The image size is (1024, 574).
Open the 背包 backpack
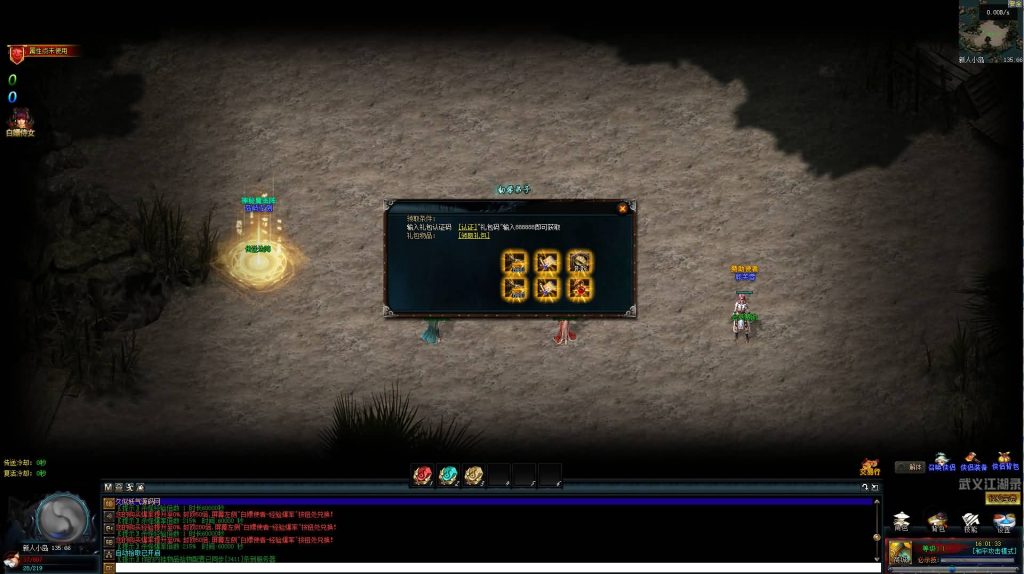click(x=937, y=521)
